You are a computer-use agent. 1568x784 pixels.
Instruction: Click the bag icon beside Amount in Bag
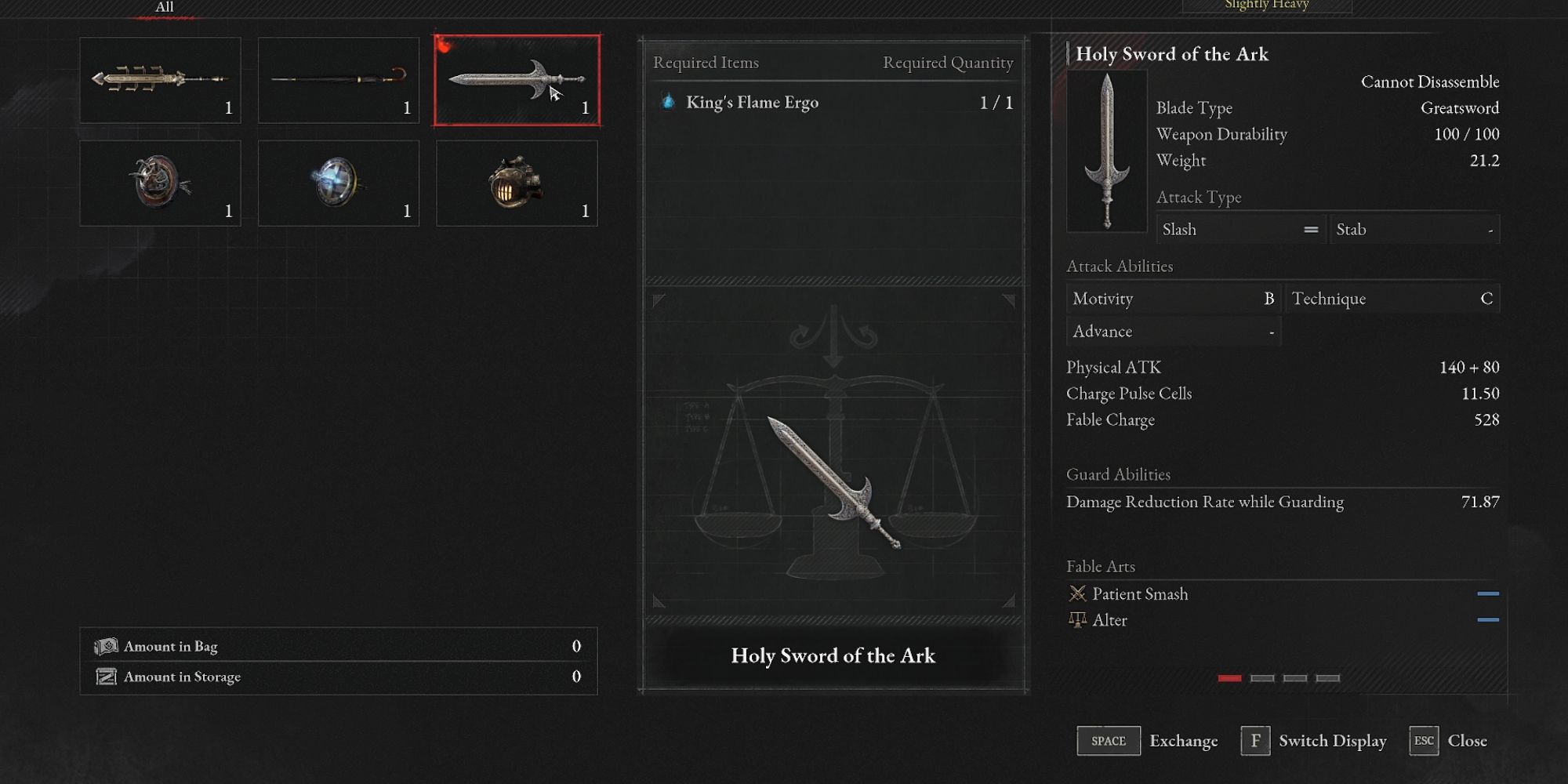tap(107, 645)
